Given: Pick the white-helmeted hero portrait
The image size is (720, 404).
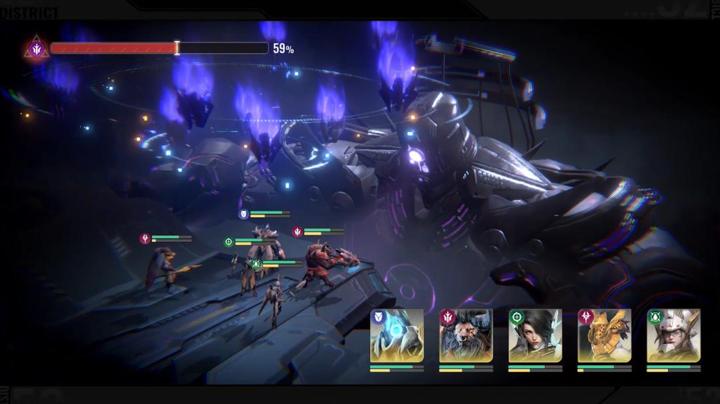Looking at the screenshot, I should coord(673,337).
